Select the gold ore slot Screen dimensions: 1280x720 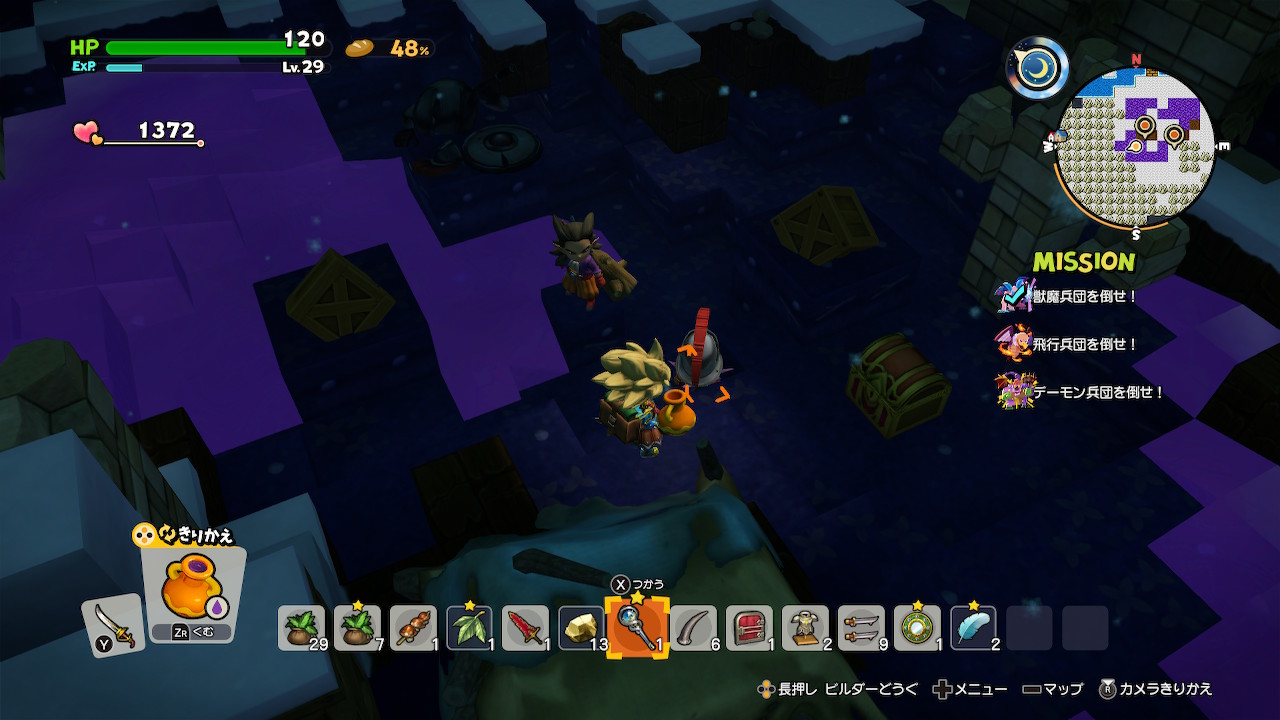pyautogui.click(x=581, y=628)
